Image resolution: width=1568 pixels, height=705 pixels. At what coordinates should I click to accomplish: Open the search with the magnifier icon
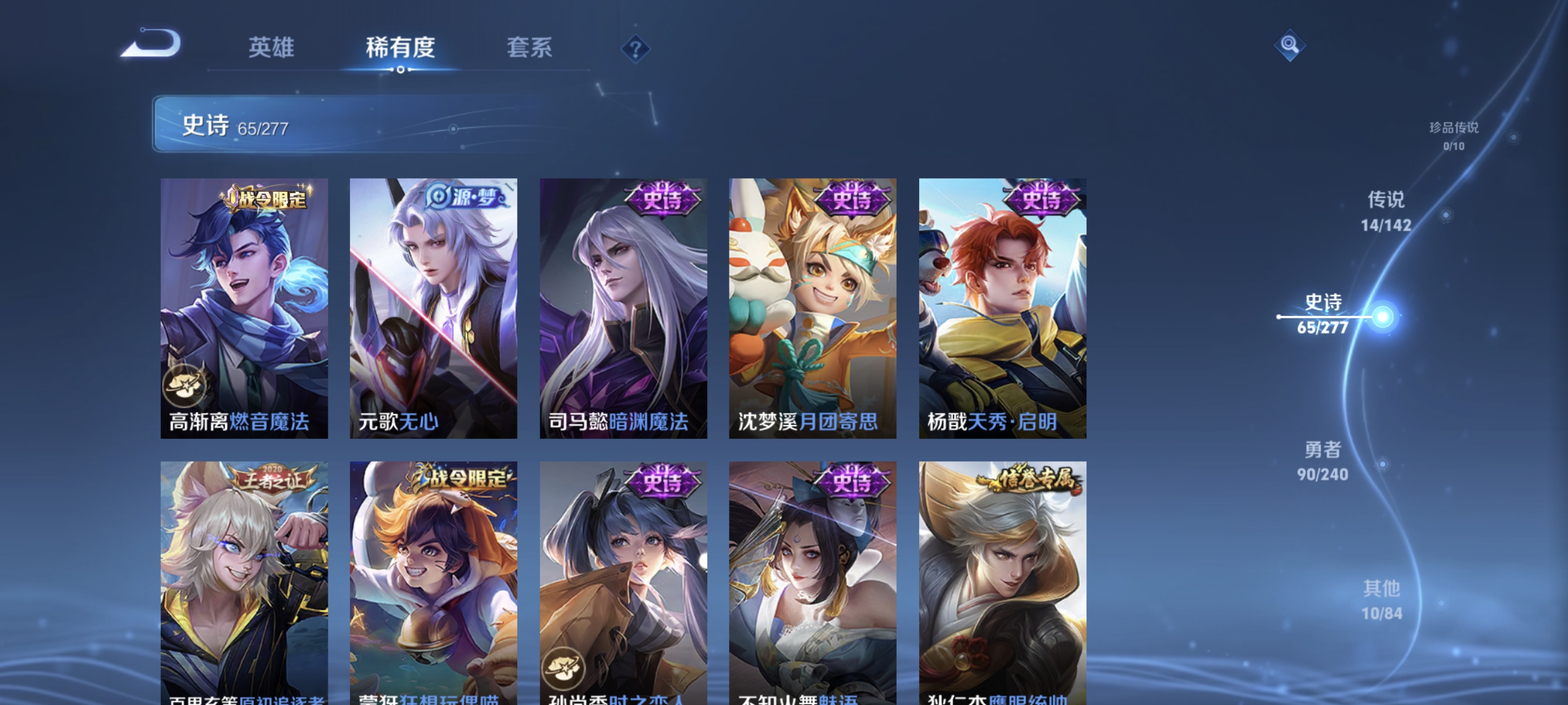(1290, 46)
